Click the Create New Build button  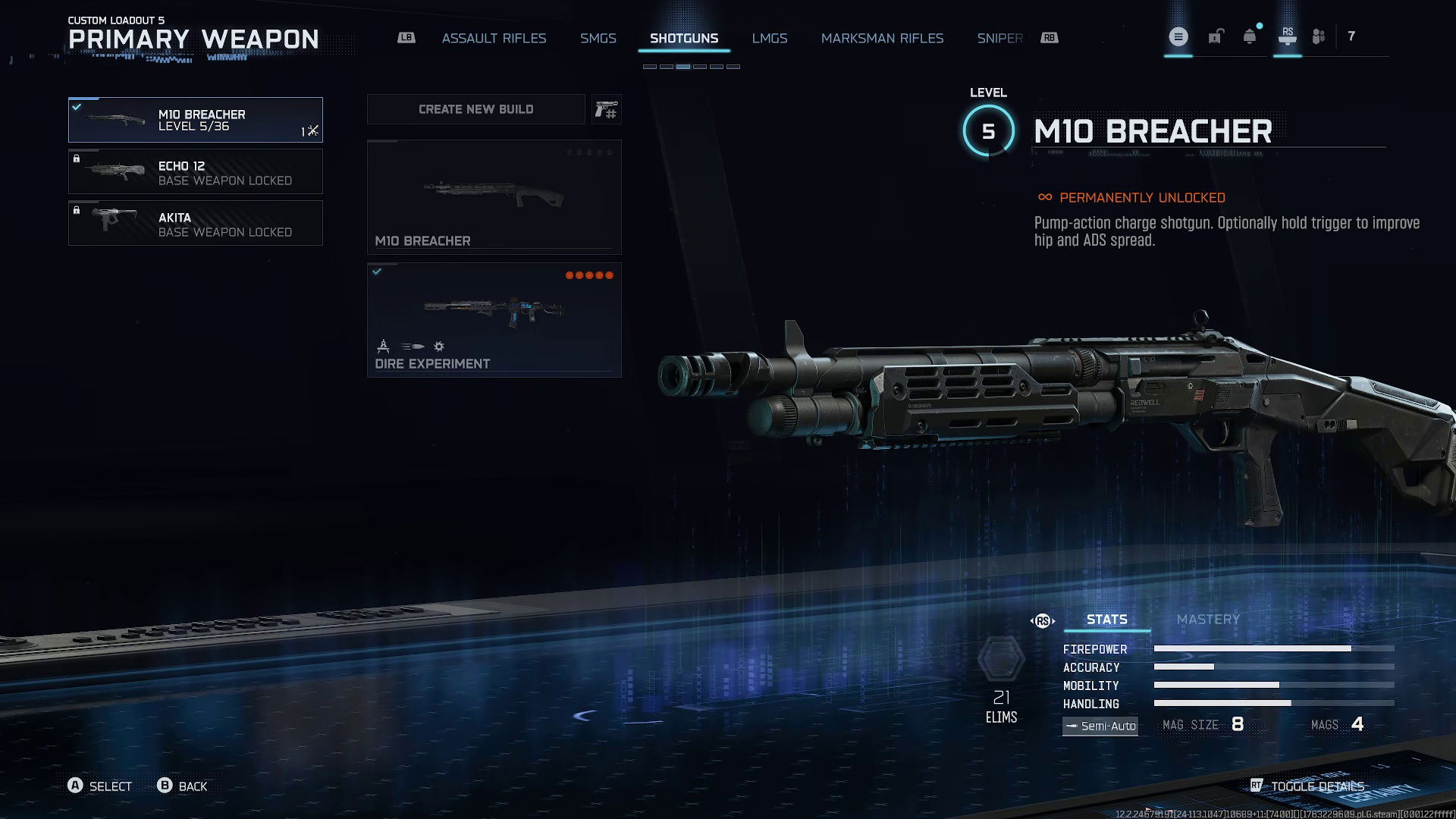(x=475, y=109)
